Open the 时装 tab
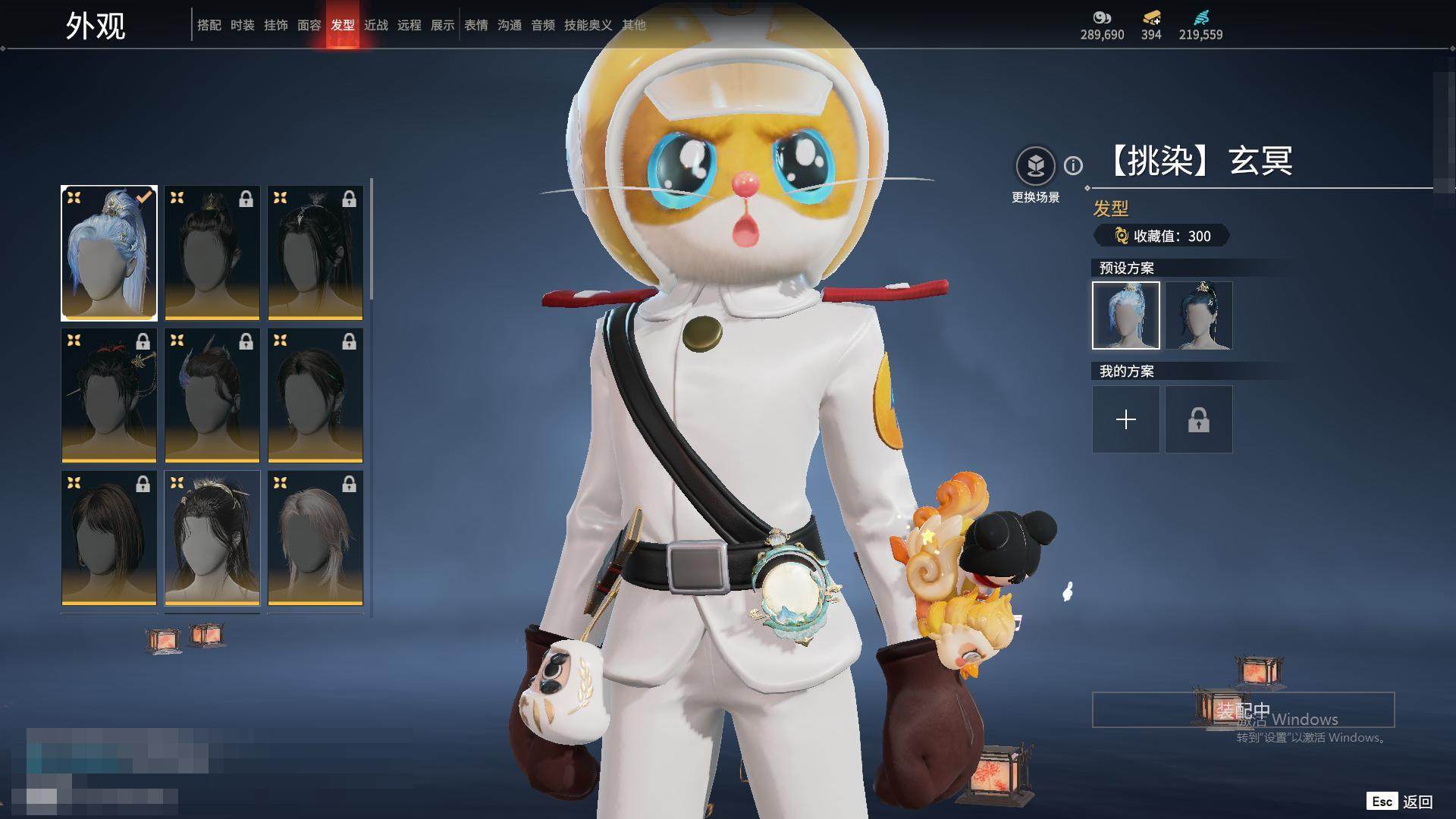Screen dimensions: 1456x819 [x=242, y=25]
